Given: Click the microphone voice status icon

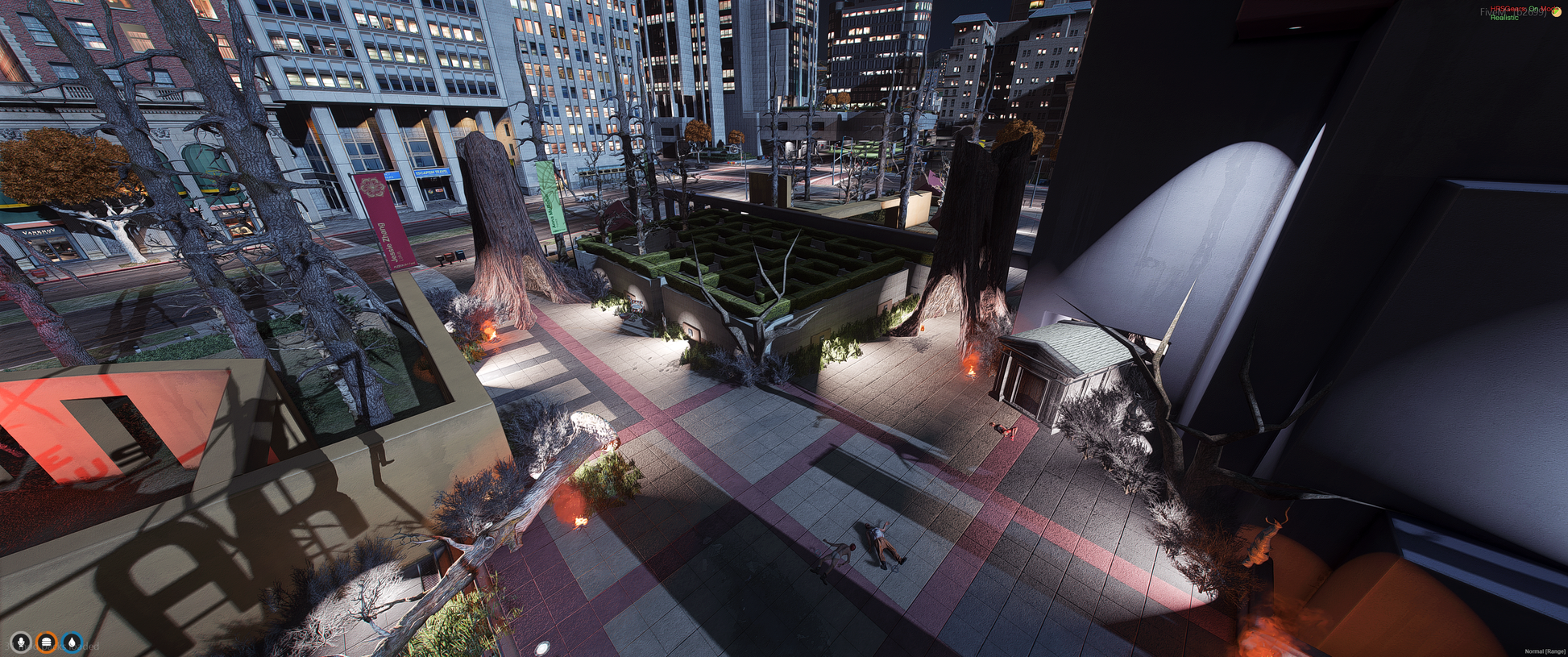Looking at the screenshot, I should 21,642.
